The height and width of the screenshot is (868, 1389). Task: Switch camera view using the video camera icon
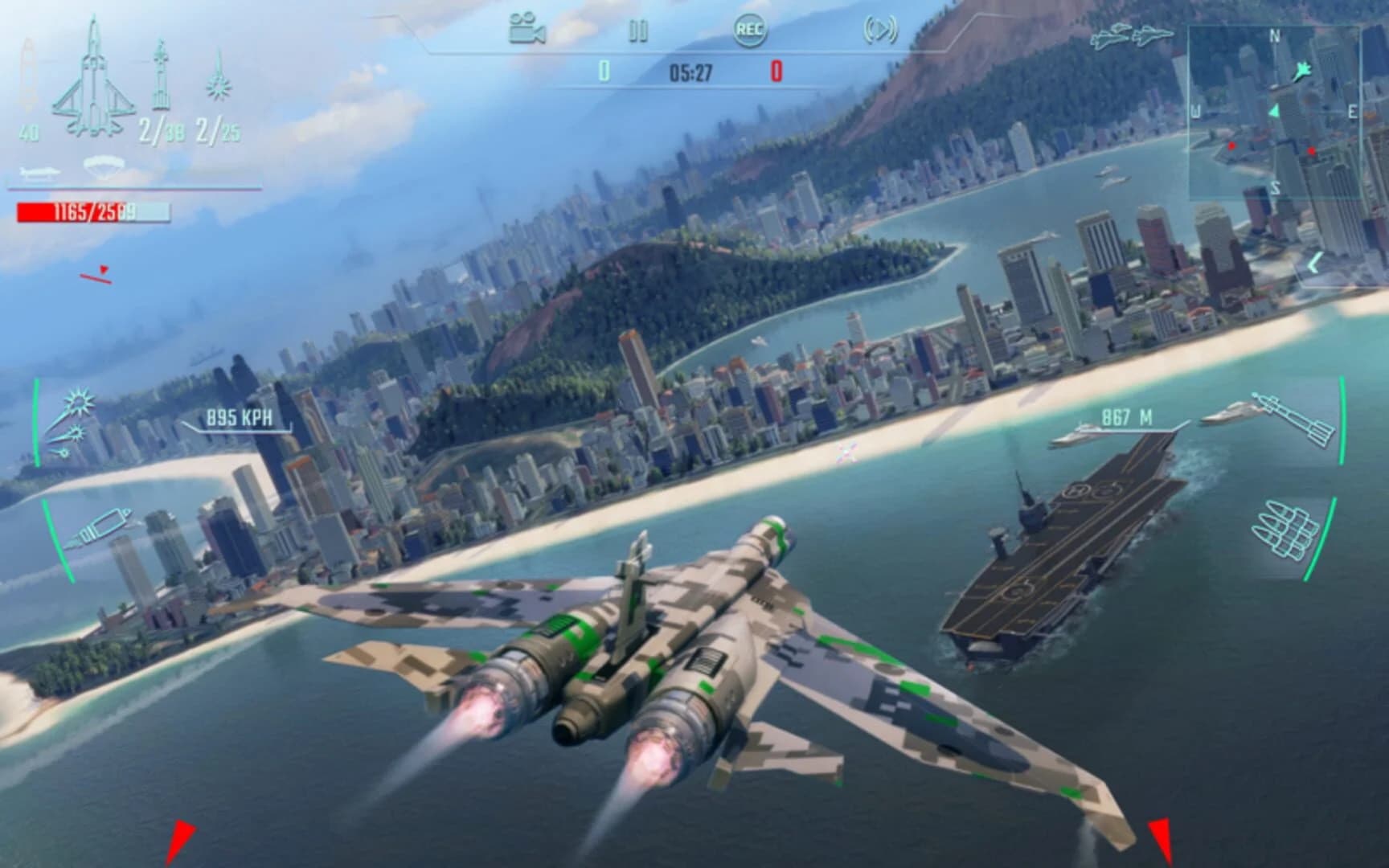pyautogui.click(x=522, y=26)
